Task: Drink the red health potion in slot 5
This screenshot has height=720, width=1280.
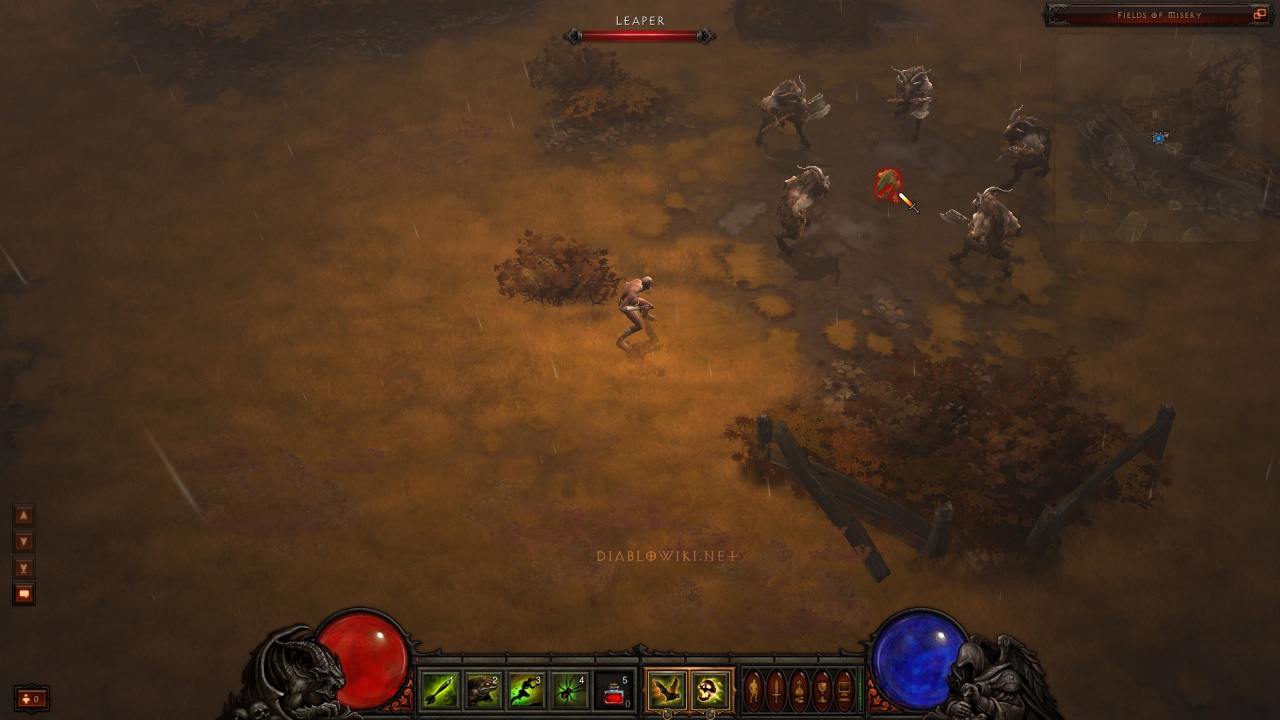Action: coord(614,690)
